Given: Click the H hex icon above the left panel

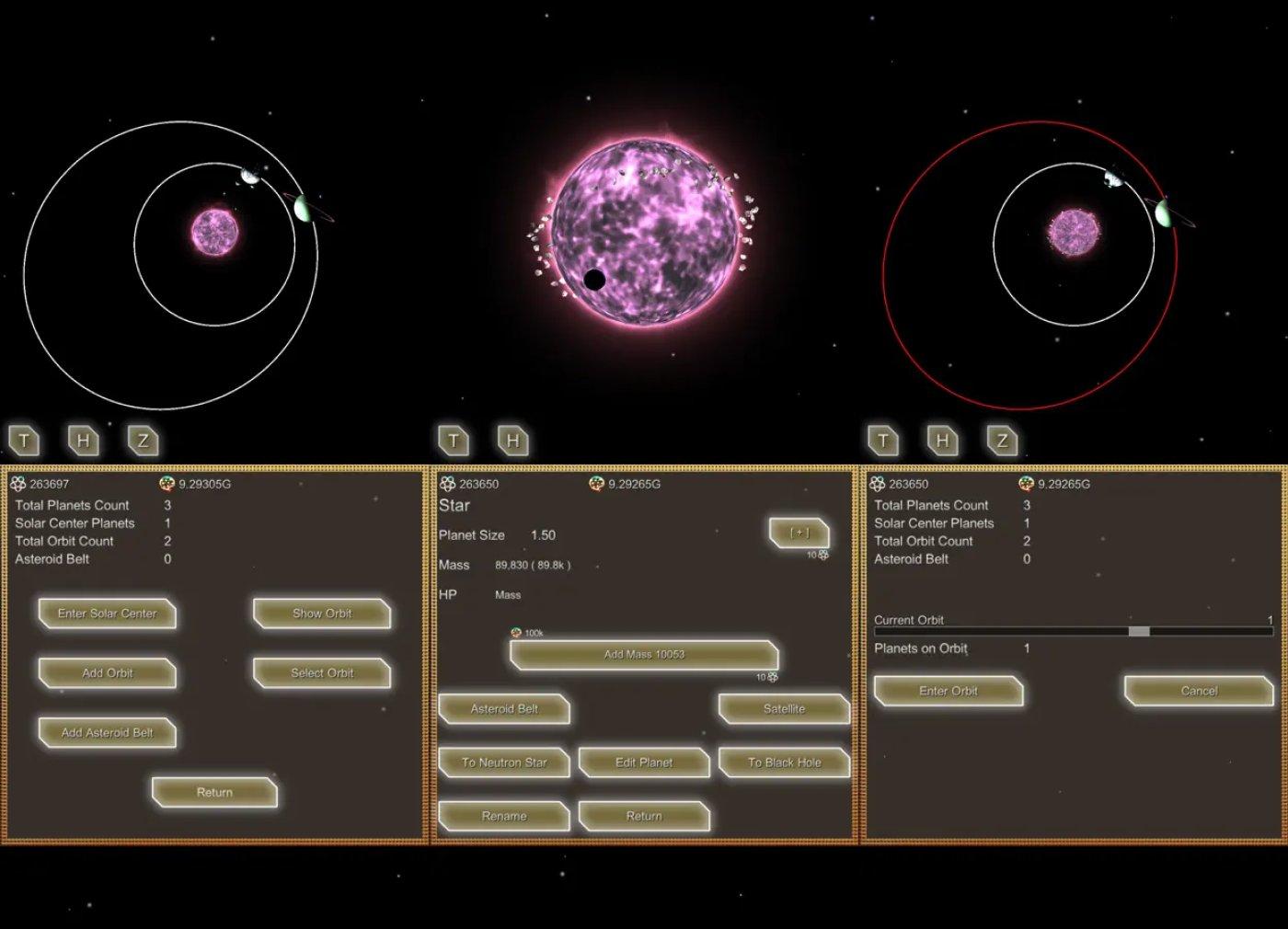Looking at the screenshot, I should point(84,441).
